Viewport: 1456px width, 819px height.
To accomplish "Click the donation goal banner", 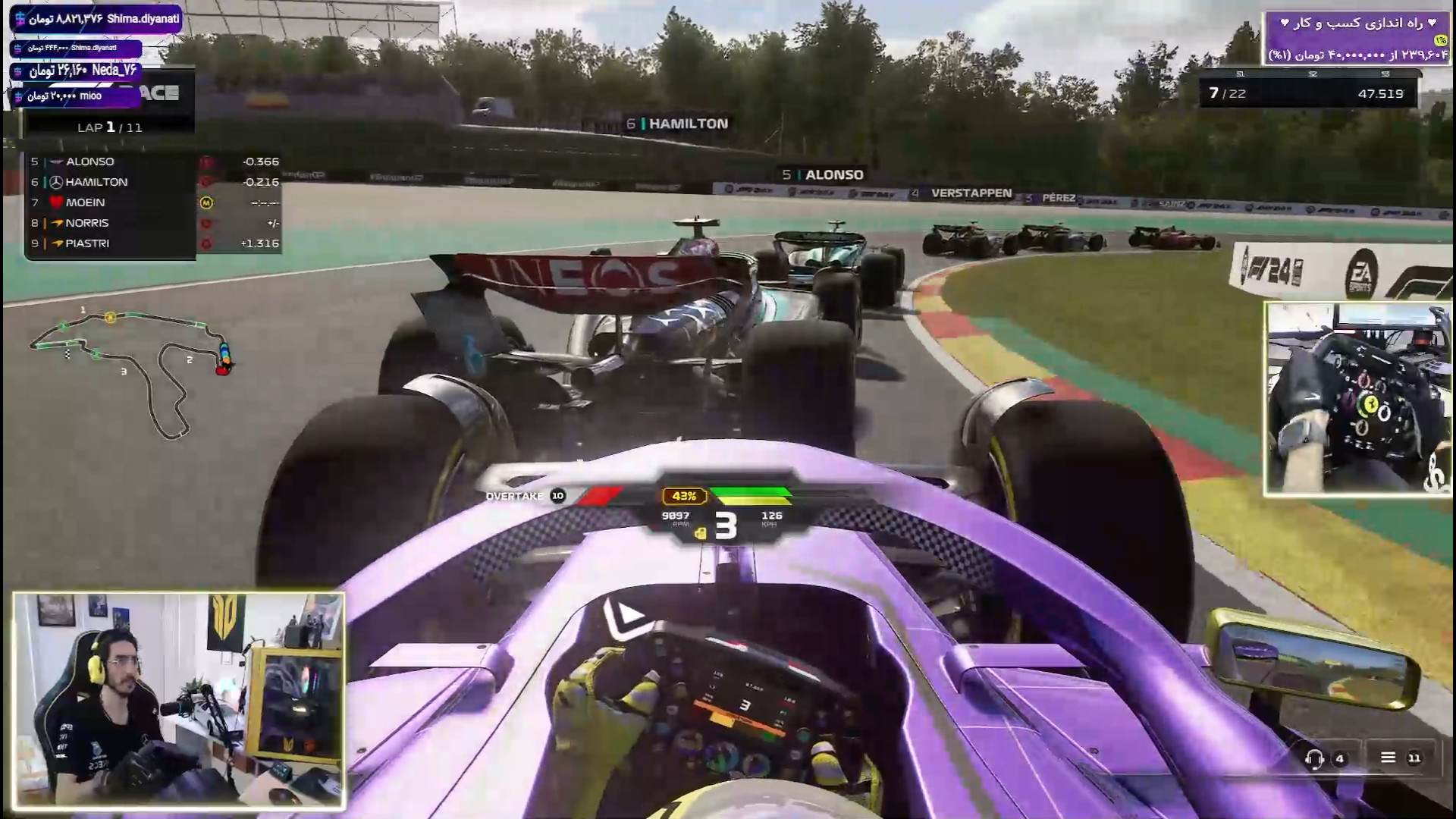I will [x=1356, y=38].
